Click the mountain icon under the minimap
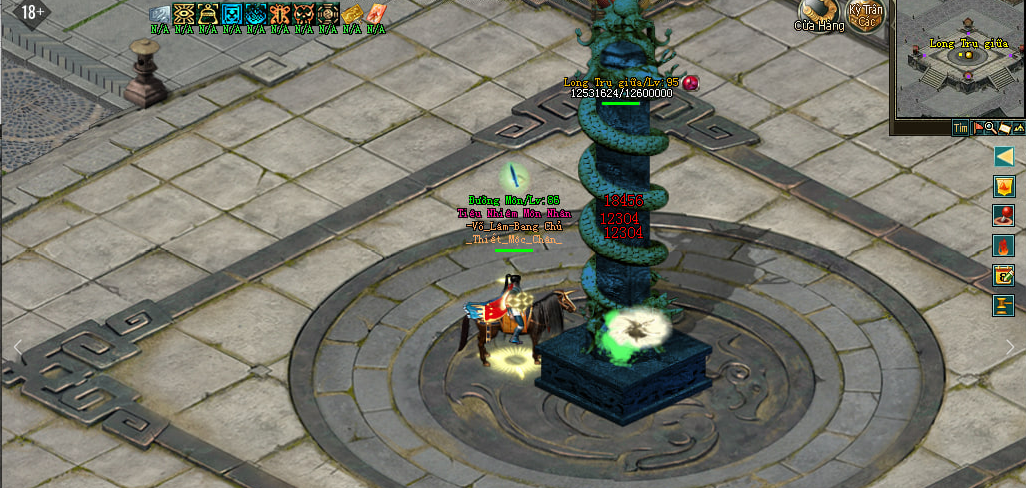The width and height of the screenshot is (1026, 488). [1018, 128]
